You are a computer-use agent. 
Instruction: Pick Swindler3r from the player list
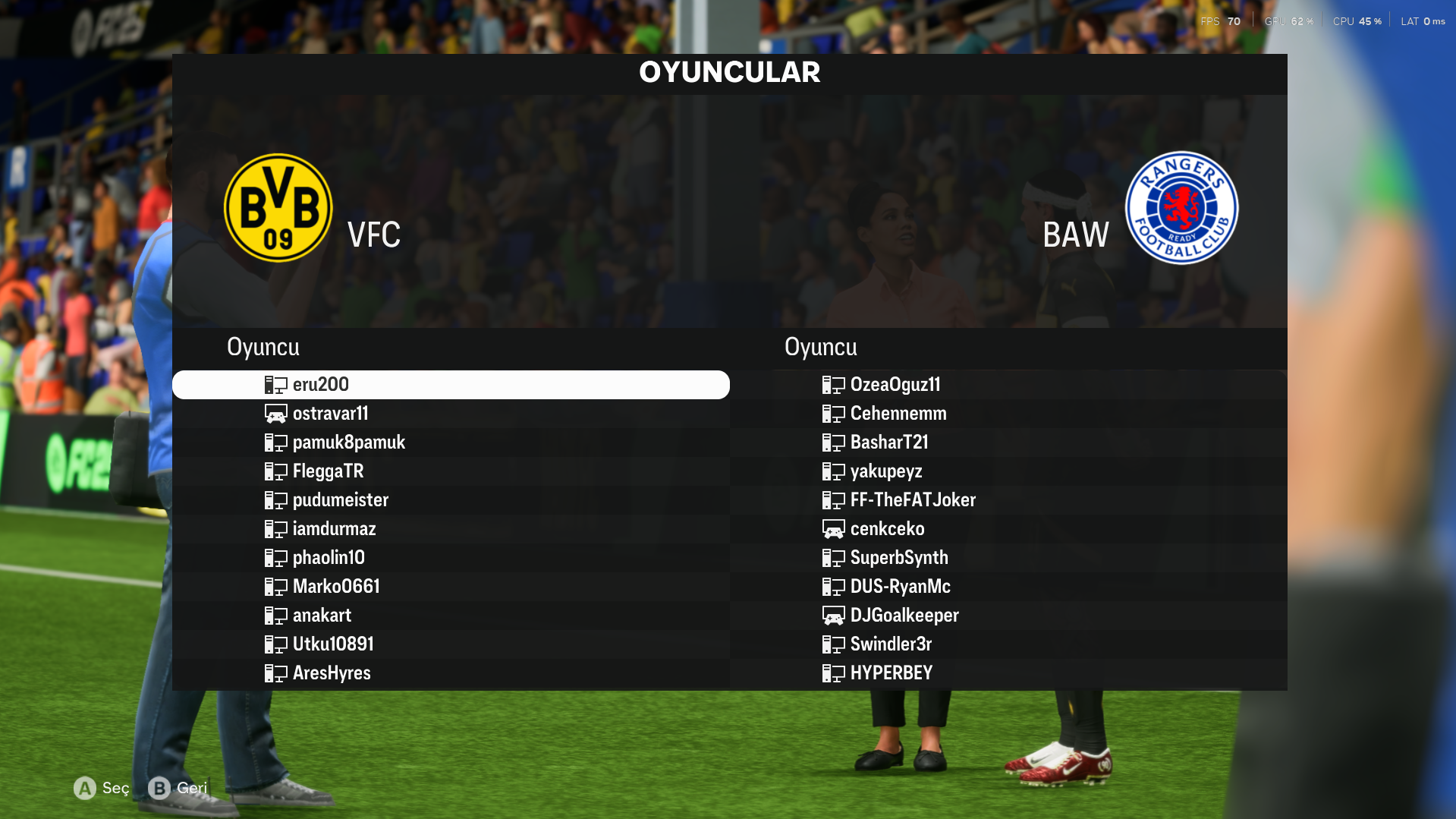pos(890,644)
